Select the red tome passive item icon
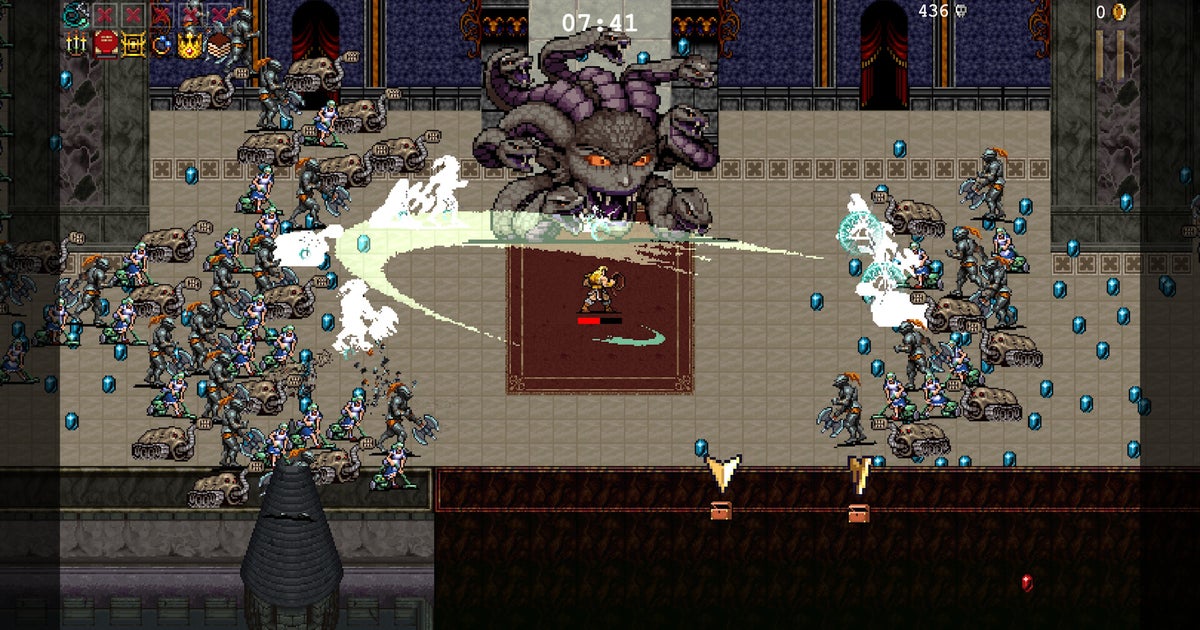Viewport: 1200px width, 630px height. click(104, 43)
